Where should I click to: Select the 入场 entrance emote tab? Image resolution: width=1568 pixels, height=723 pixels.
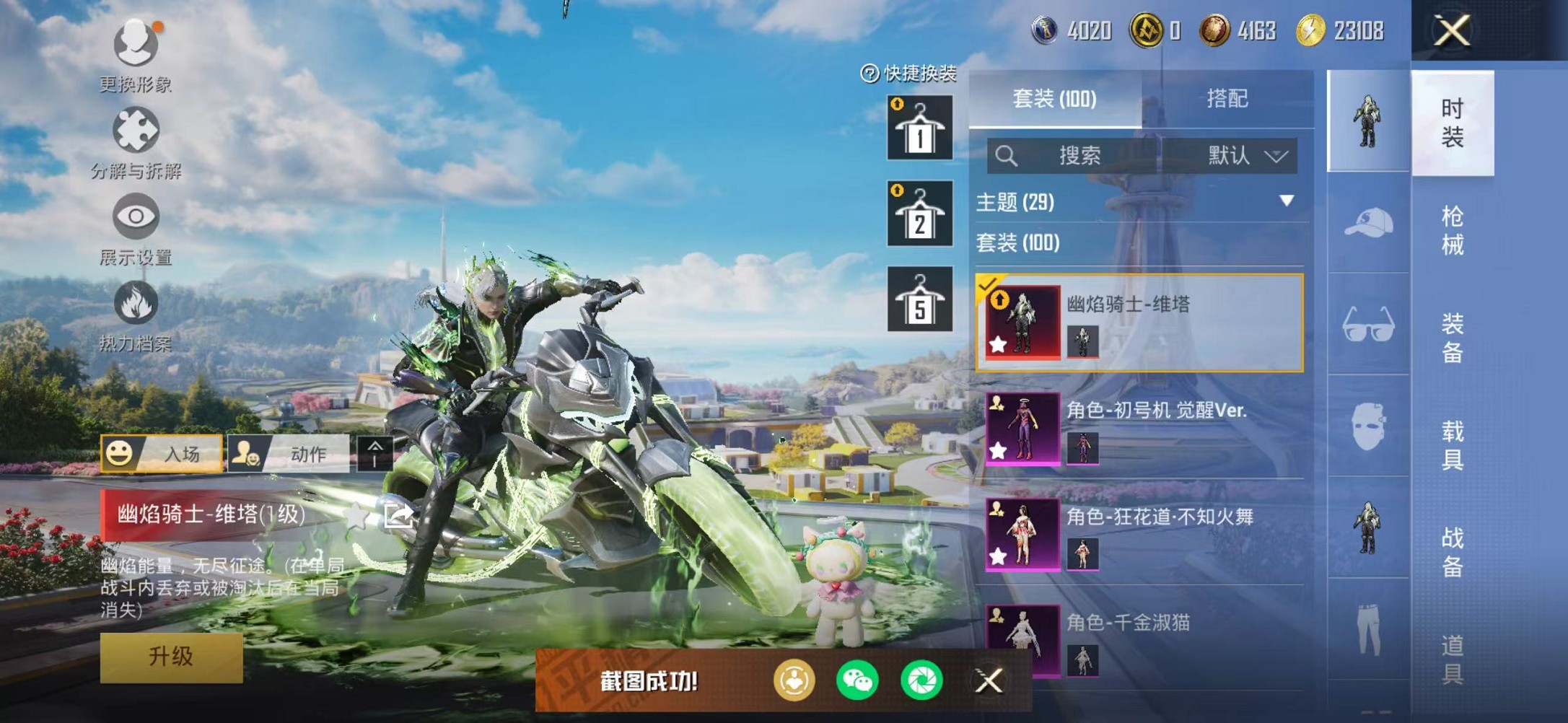[x=162, y=454]
